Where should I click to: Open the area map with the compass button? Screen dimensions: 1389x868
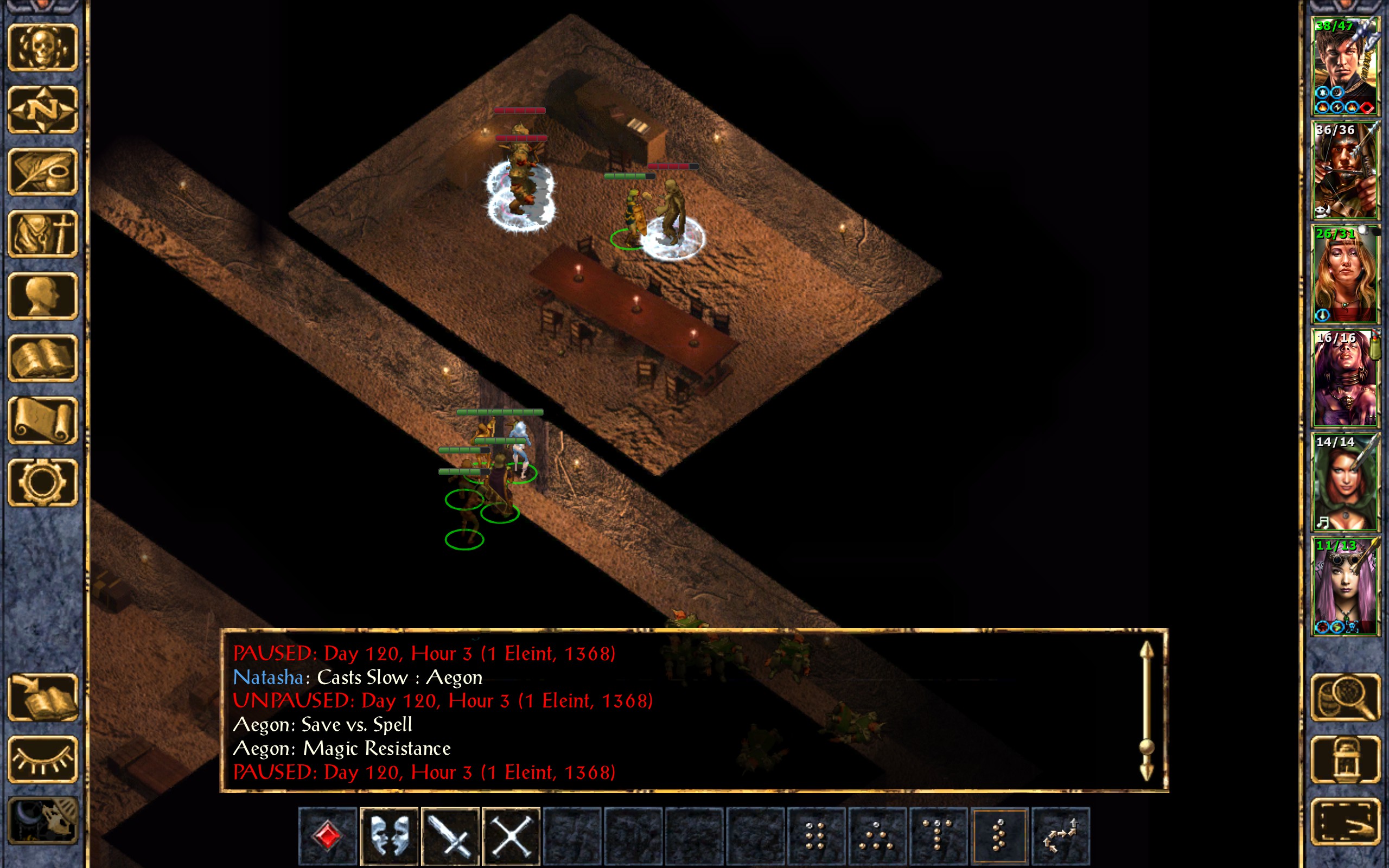point(42,110)
